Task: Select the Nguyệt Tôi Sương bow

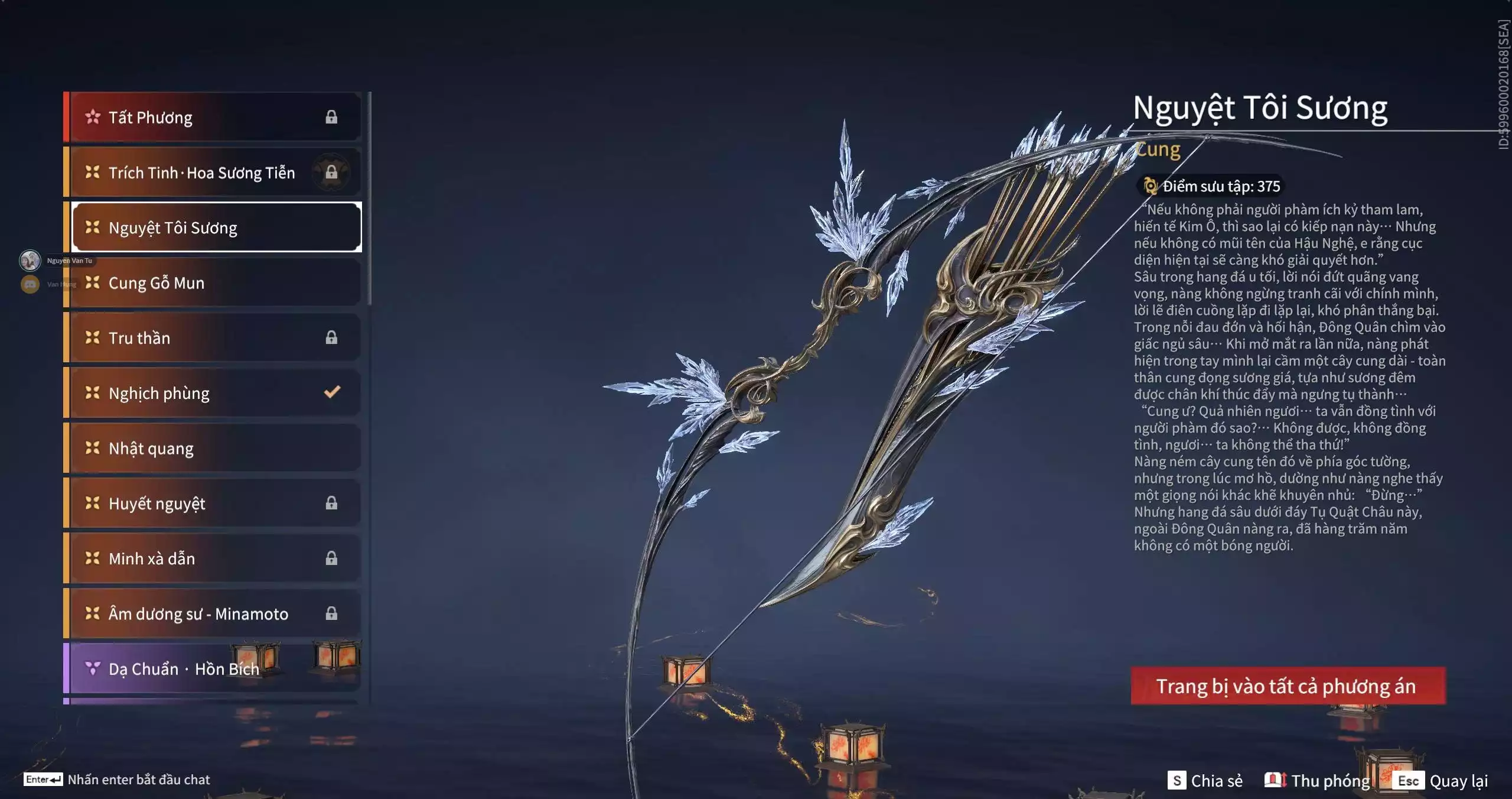Action: [x=216, y=228]
